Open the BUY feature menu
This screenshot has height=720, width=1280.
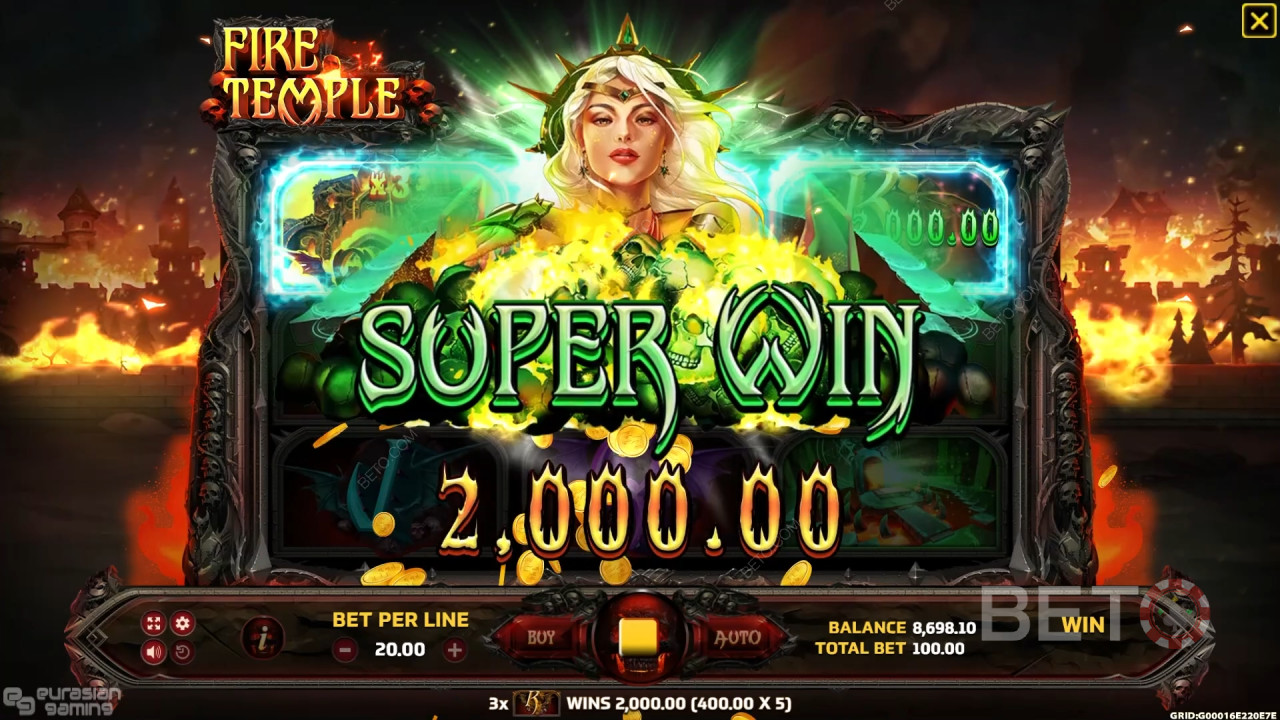(540, 637)
